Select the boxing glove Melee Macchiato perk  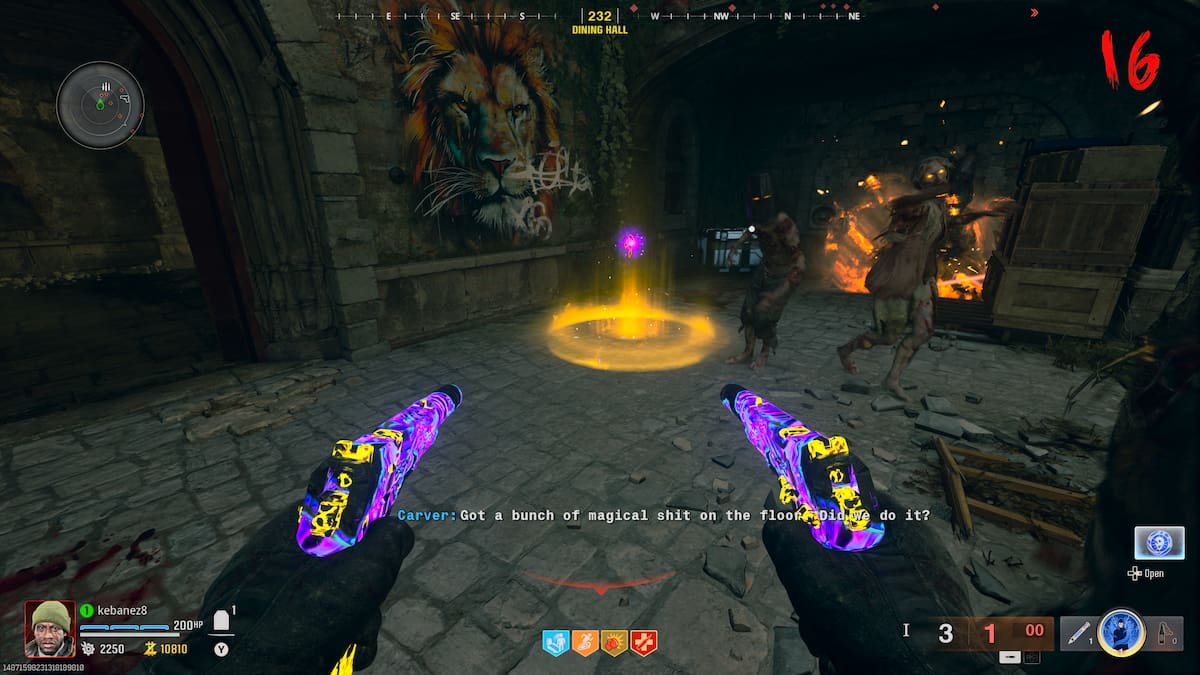[x=613, y=642]
